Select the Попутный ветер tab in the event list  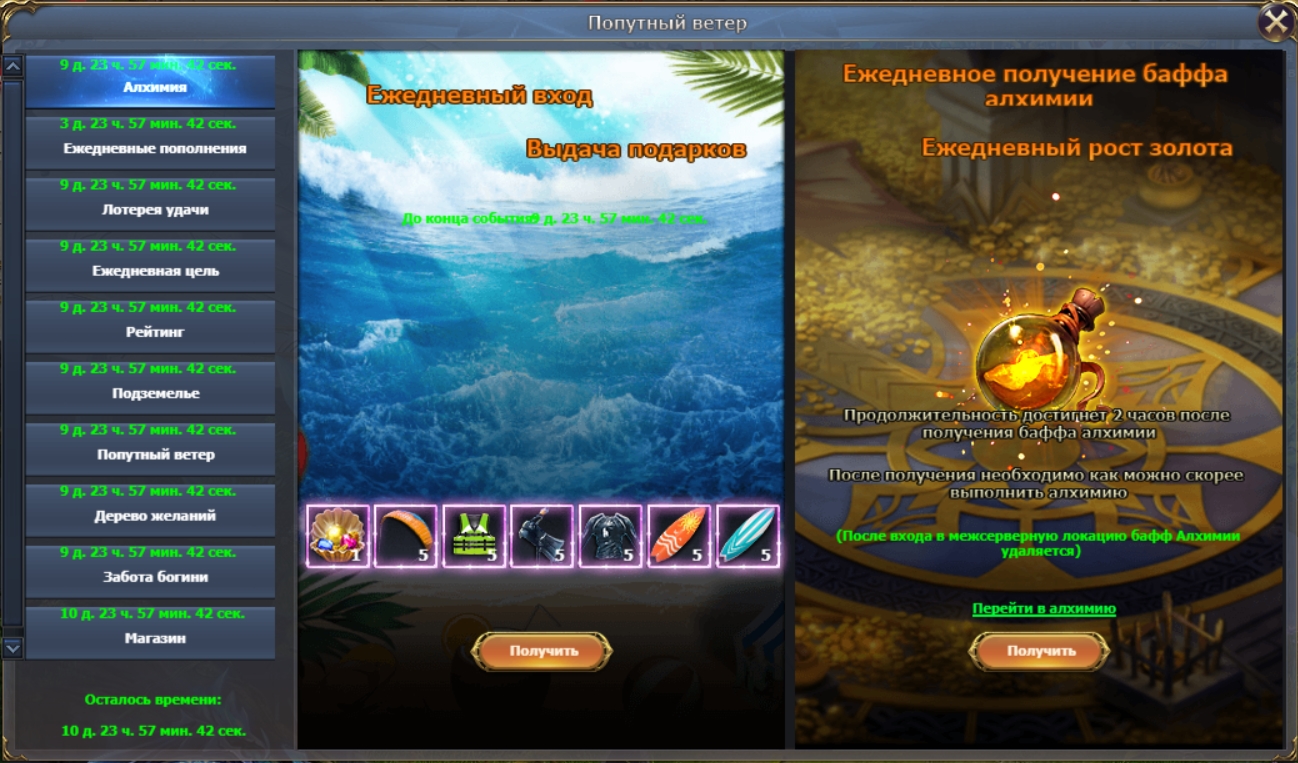150,448
